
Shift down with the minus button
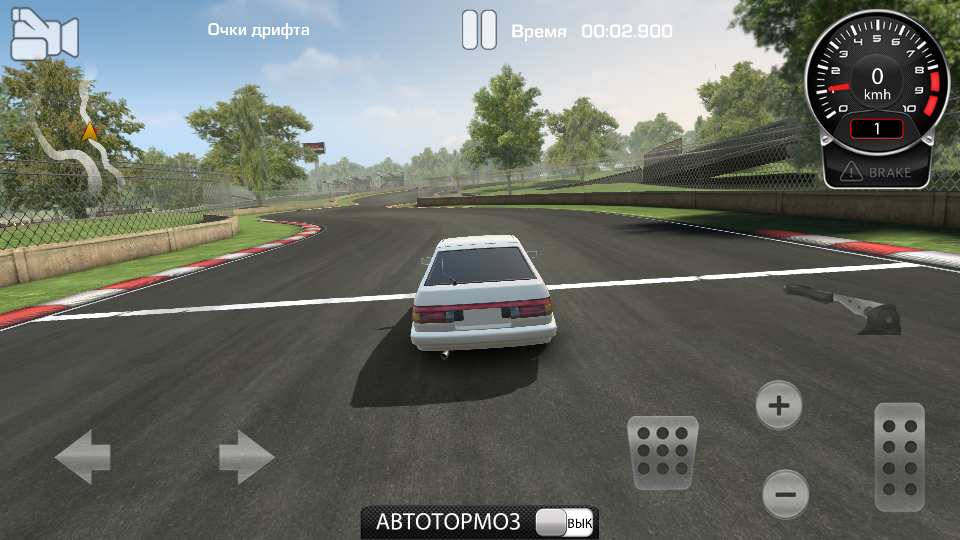coord(785,493)
